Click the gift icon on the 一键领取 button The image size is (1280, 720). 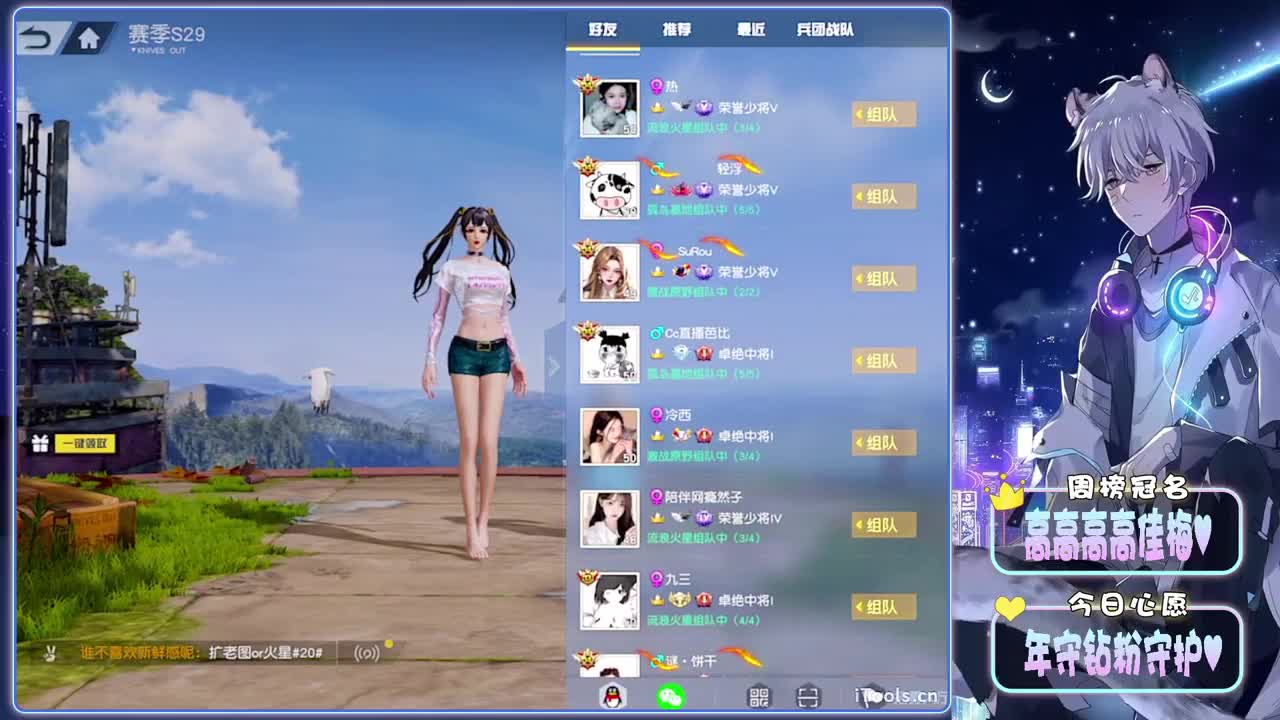pyautogui.click(x=39, y=442)
